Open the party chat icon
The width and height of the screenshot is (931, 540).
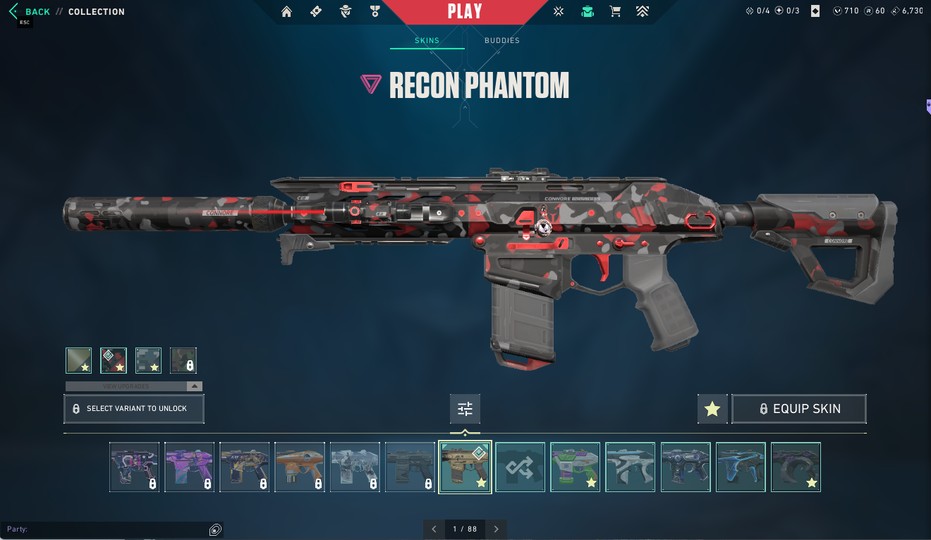215,529
